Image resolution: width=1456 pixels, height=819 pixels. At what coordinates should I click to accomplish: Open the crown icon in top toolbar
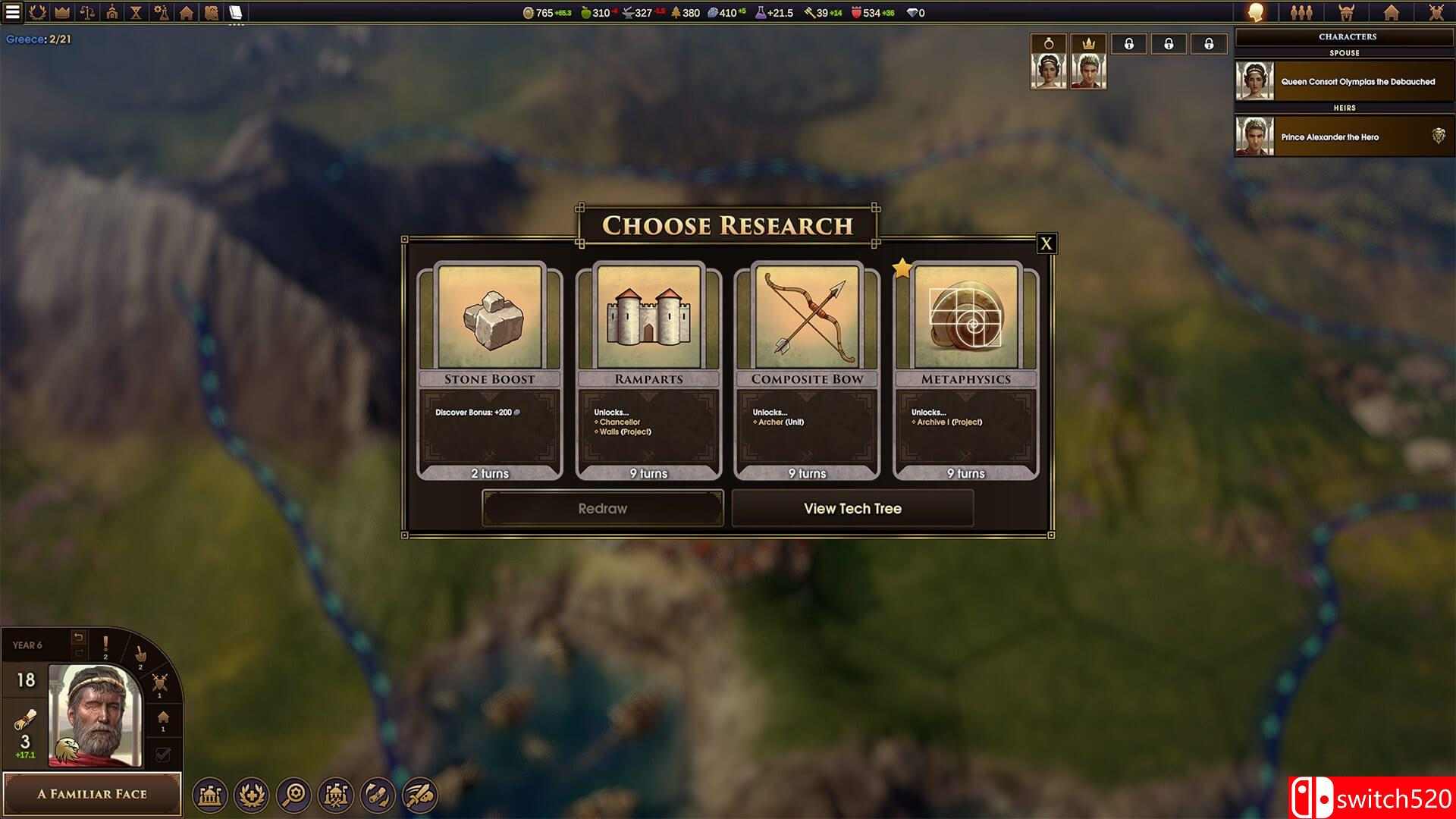(62, 12)
